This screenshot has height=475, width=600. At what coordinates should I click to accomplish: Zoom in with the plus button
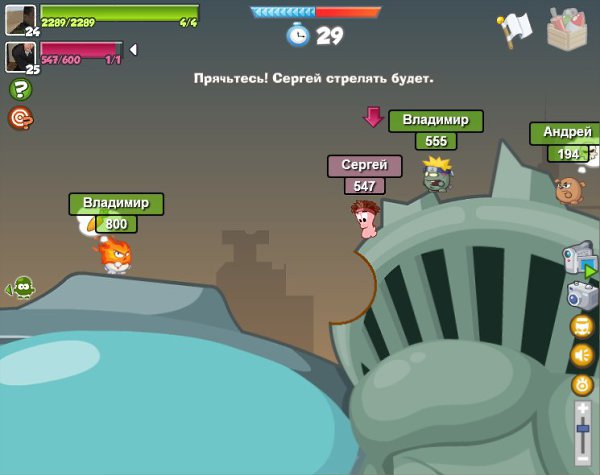tap(583, 409)
